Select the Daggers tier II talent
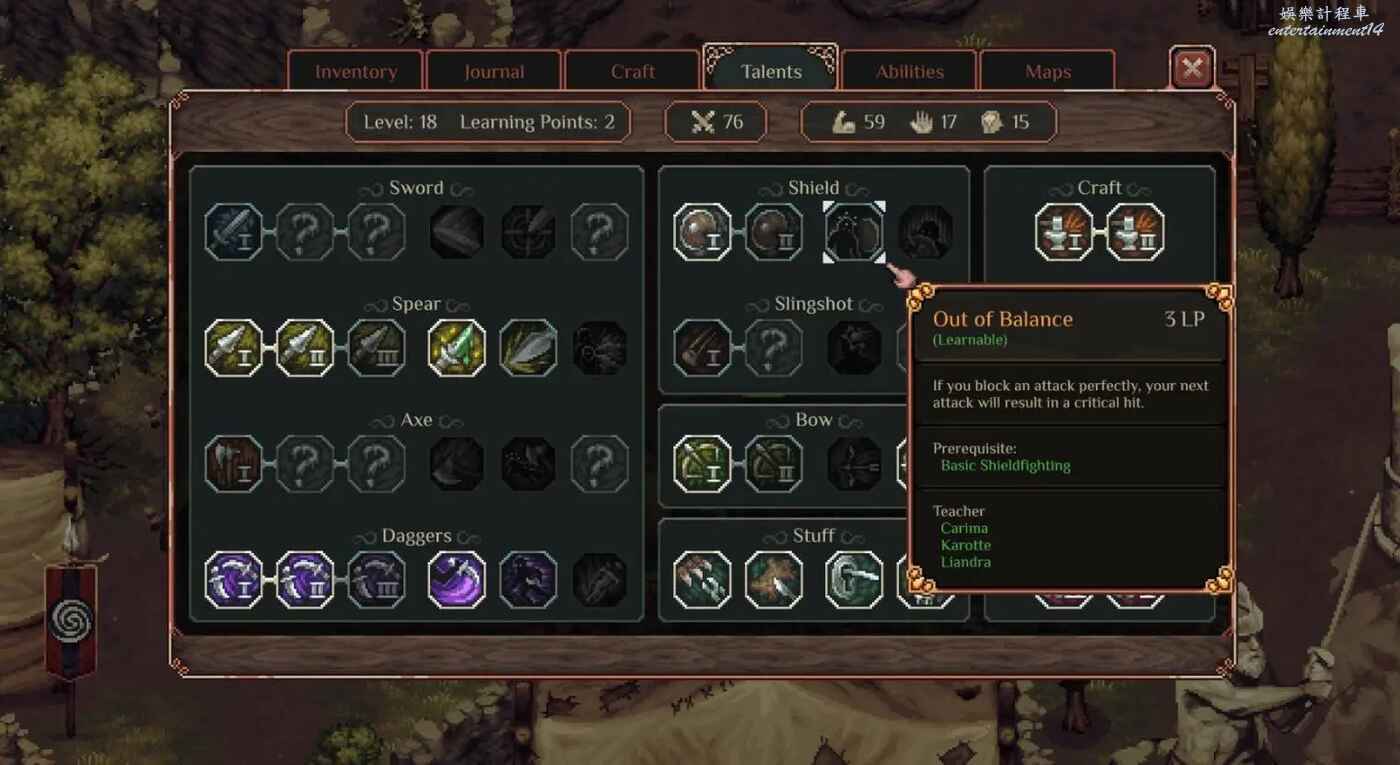 (305, 580)
